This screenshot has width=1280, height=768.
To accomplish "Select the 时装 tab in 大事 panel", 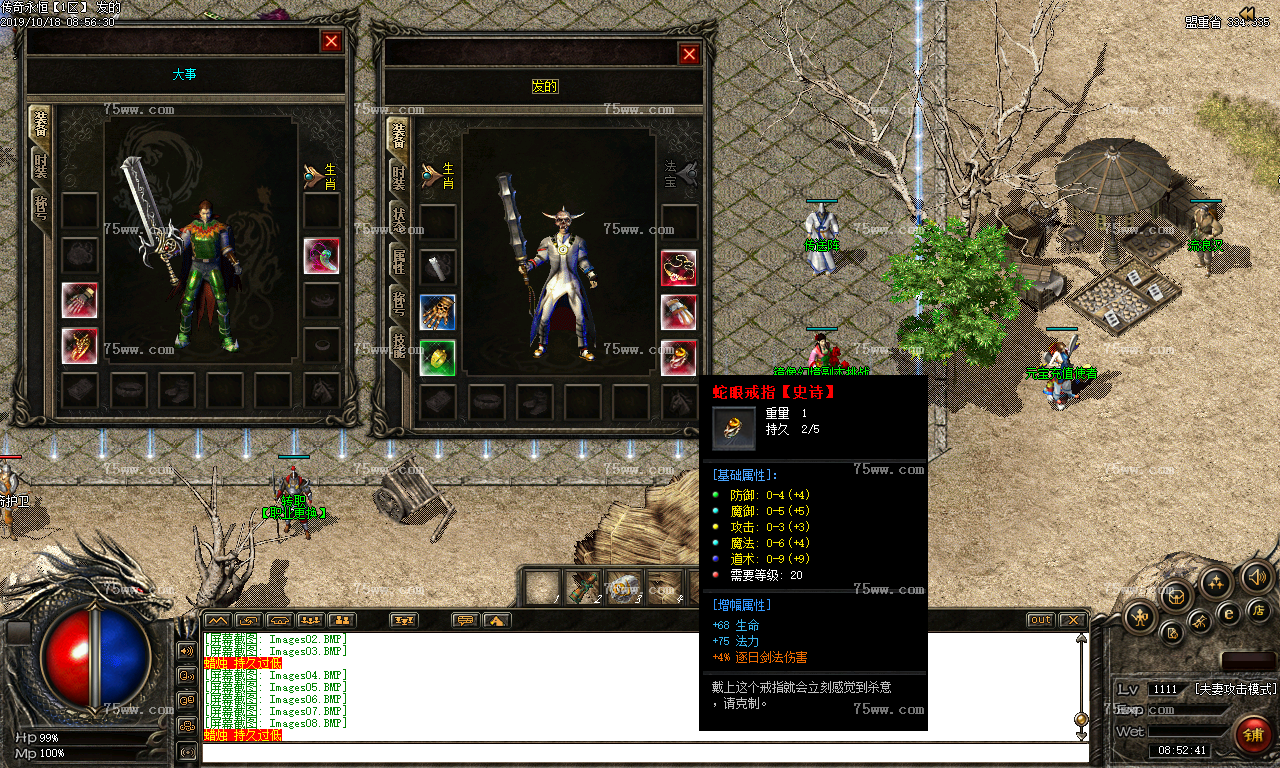I will (40, 167).
